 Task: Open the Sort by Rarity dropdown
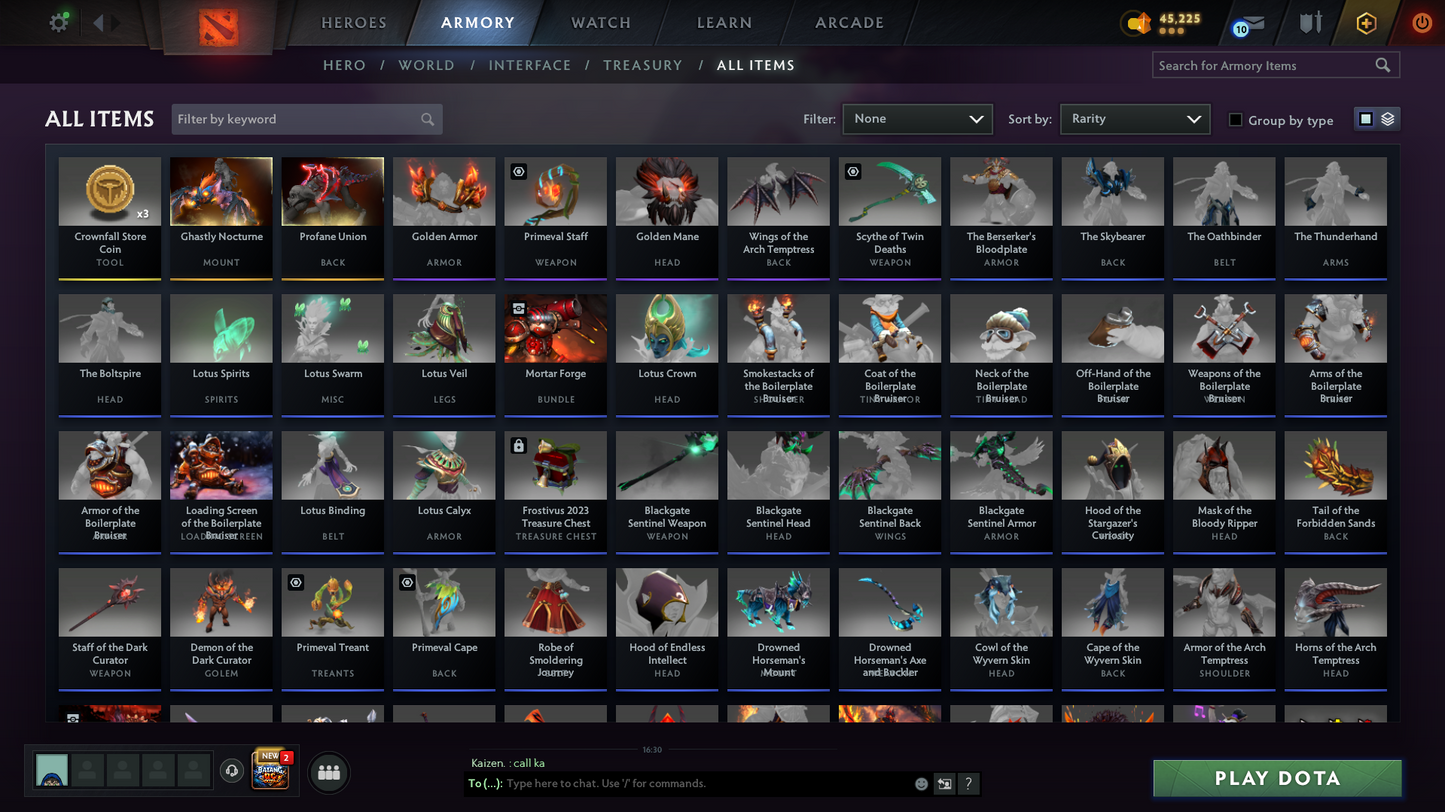[1134, 118]
